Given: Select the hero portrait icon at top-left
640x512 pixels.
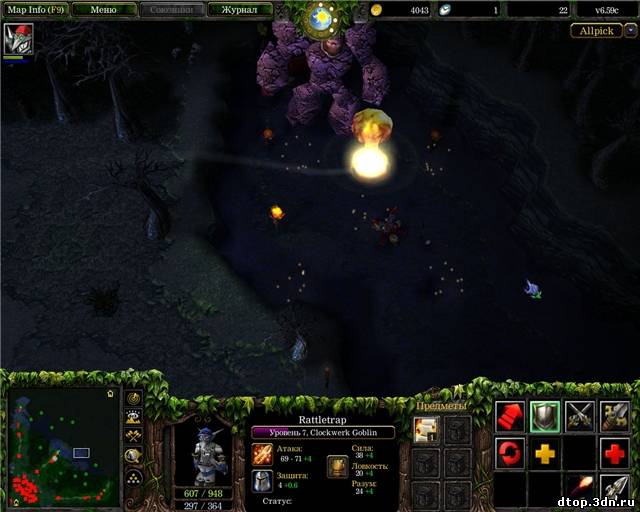Looking at the screenshot, I should click(17, 40).
